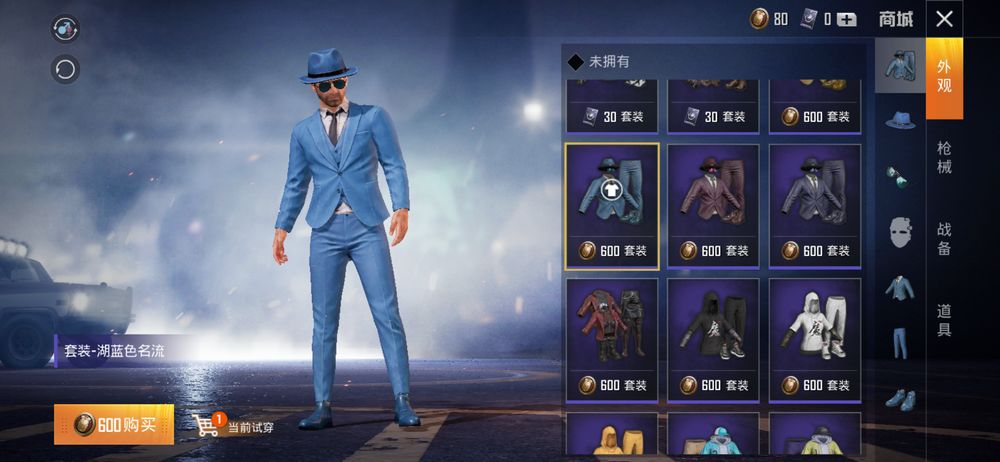Image resolution: width=1000 pixels, height=462 pixels.
Task: Select the blue suit outfit set
Action: coord(612,206)
